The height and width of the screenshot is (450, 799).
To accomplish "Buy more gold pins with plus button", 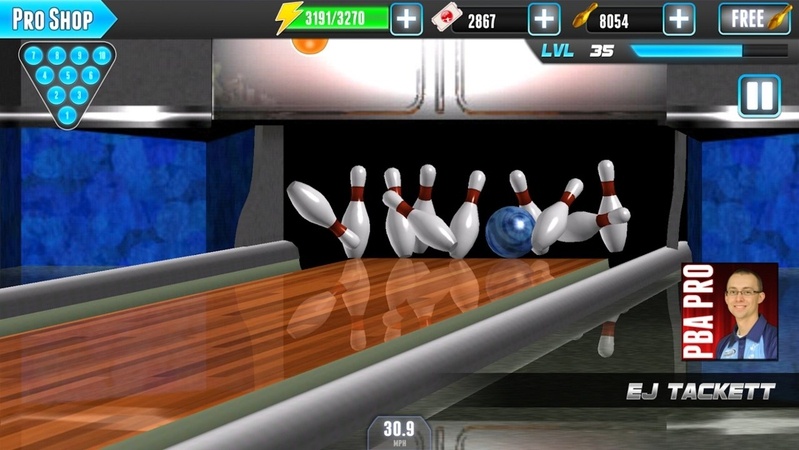I will (x=679, y=19).
